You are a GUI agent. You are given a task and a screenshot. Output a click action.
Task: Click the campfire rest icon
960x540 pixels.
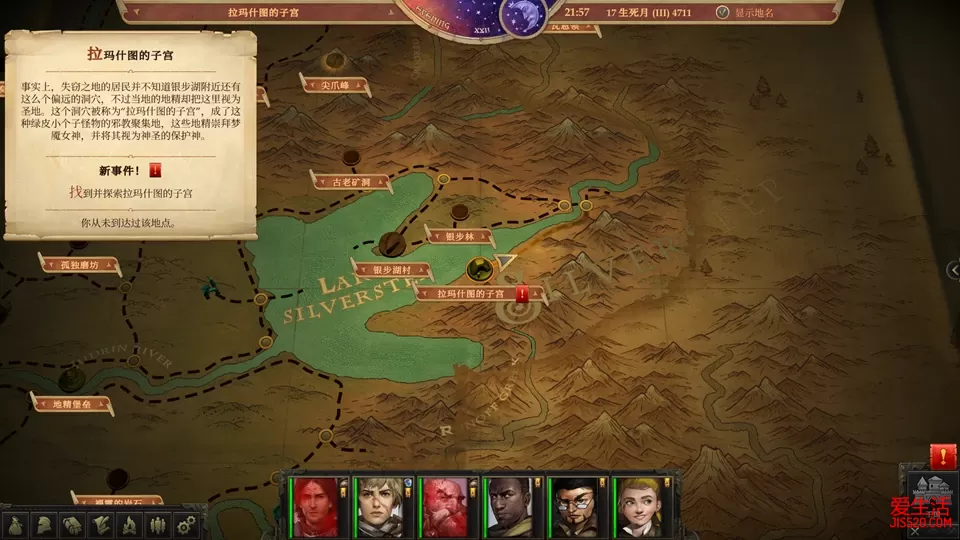pyautogui.click(x=130, y=525)
